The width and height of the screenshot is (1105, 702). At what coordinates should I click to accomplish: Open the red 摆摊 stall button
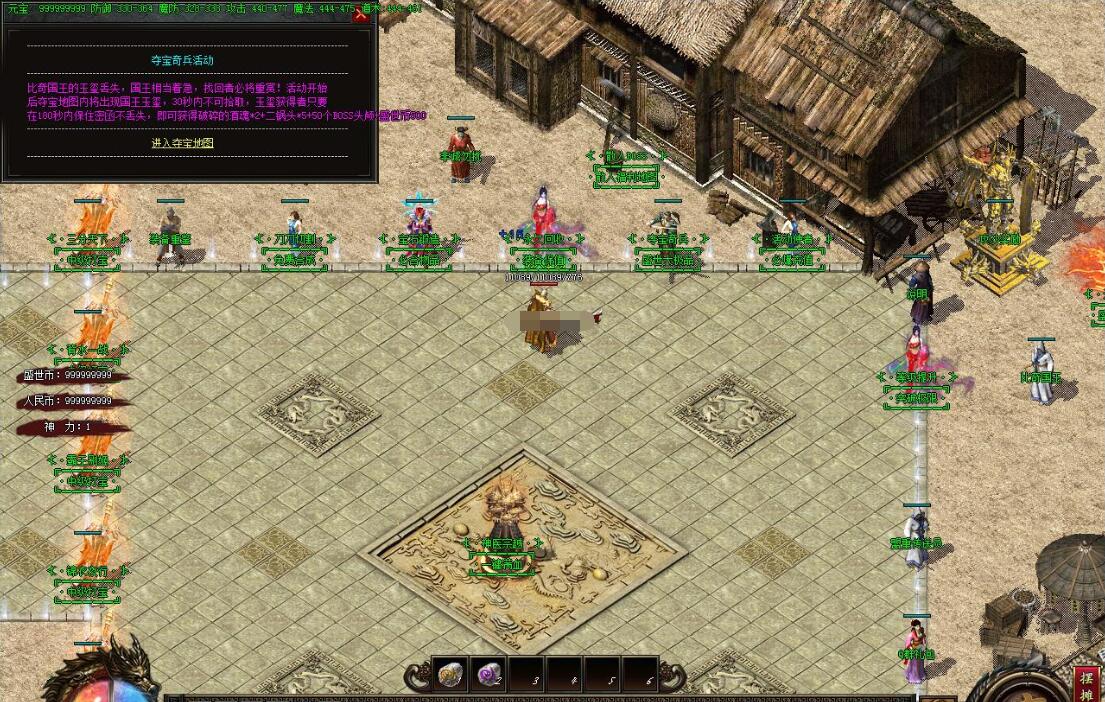(1087, 683)
